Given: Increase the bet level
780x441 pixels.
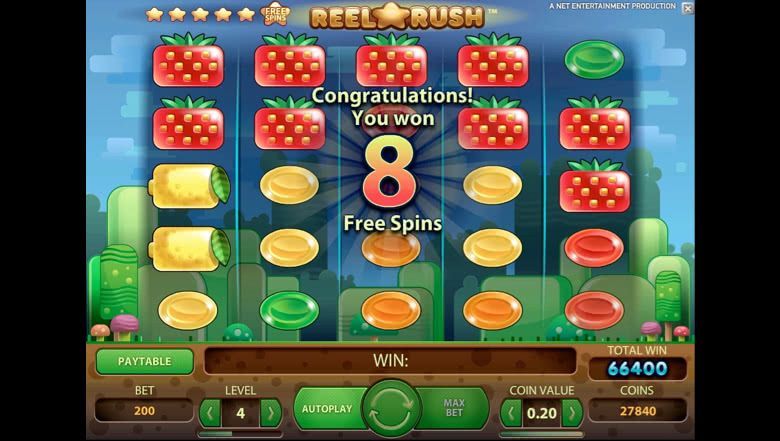Looking at the screenshot, I should (x=270, y=412).
